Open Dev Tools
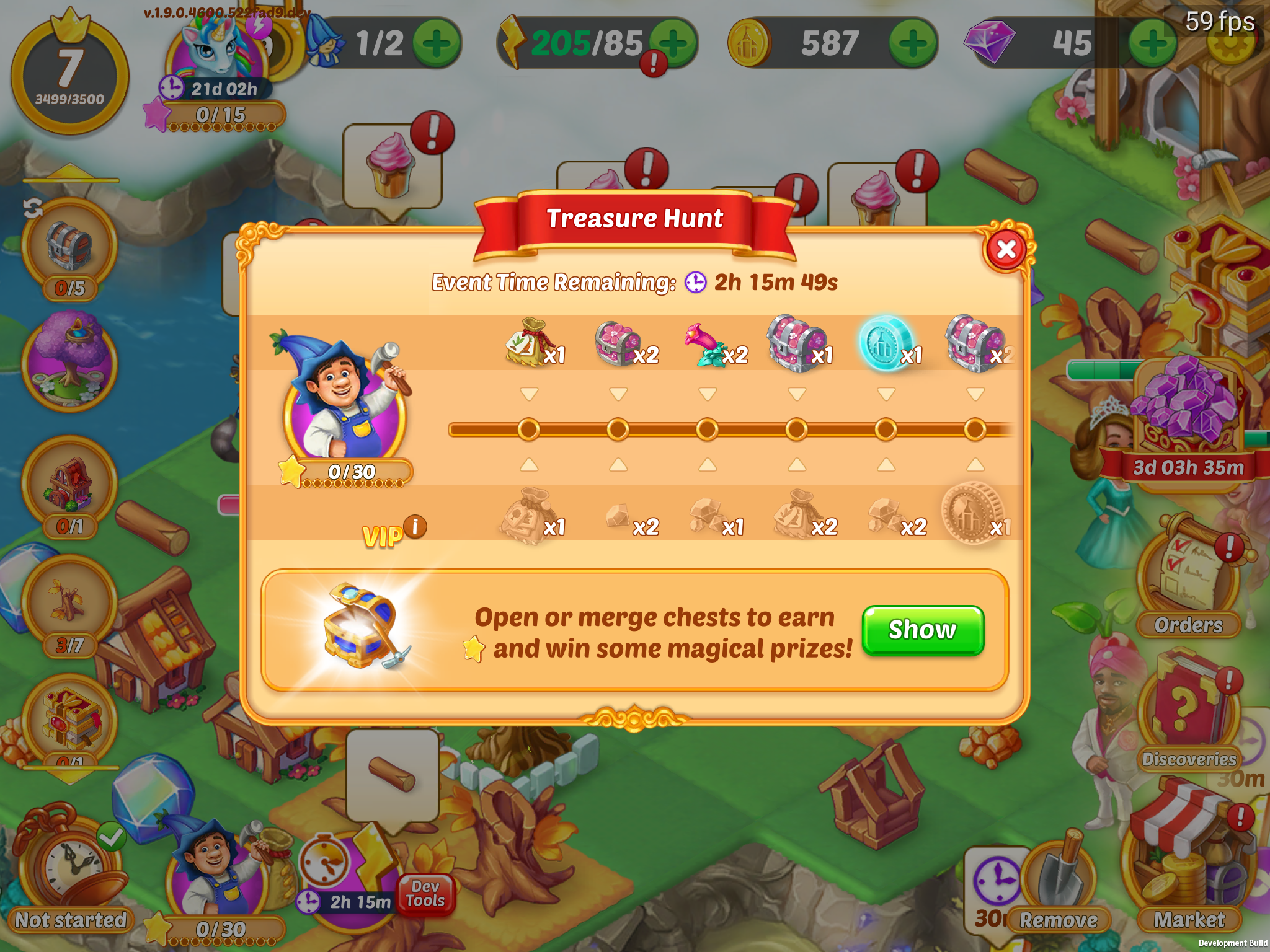This screenshot has height=952, width=1270. [x=425, y=894]
